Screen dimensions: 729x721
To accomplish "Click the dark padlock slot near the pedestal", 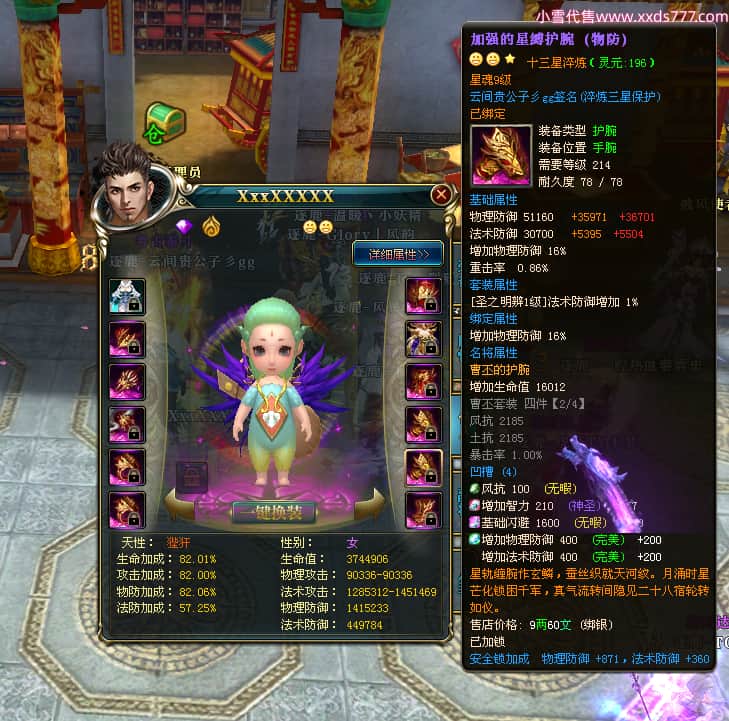I will point(192,477).
